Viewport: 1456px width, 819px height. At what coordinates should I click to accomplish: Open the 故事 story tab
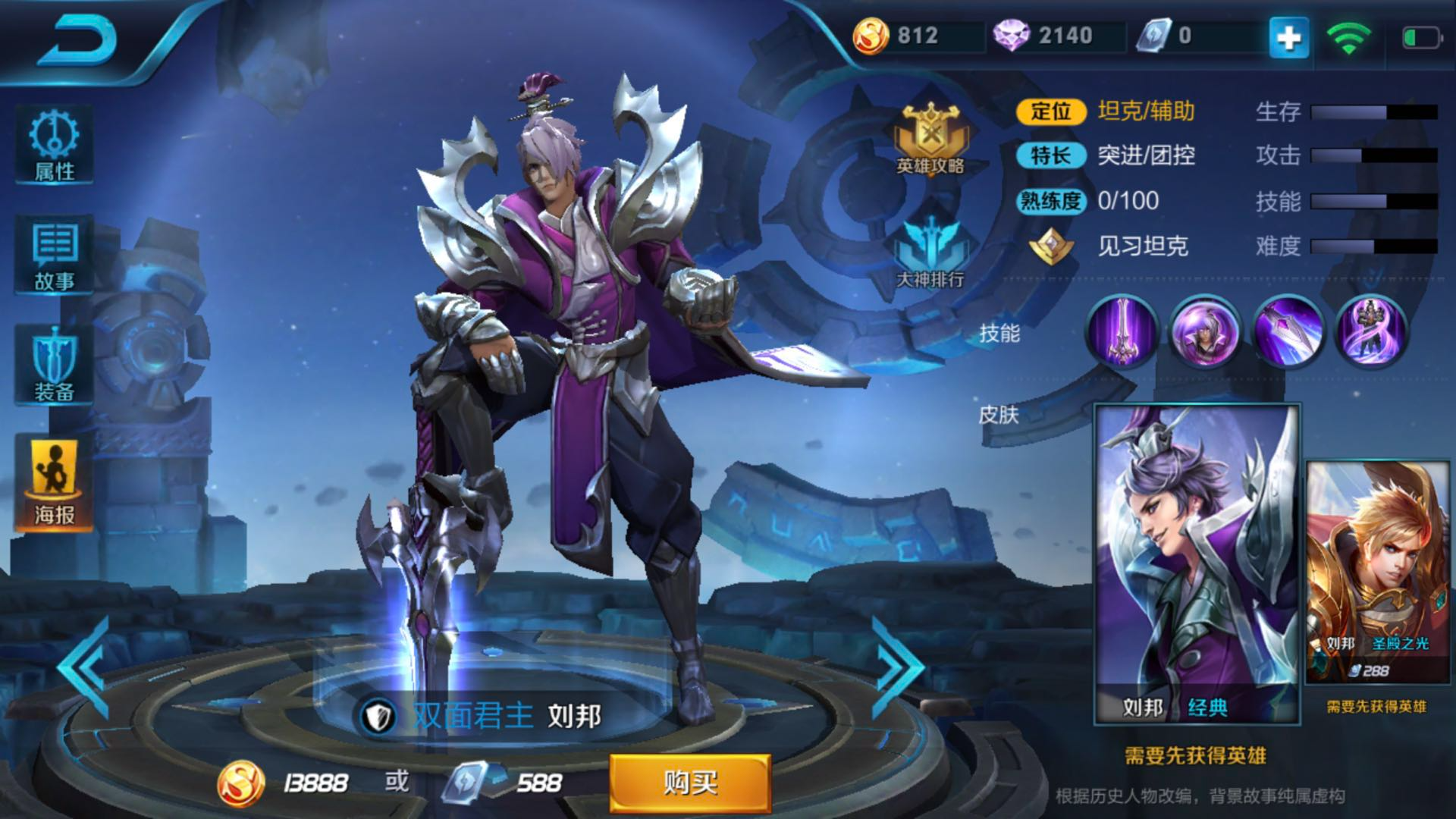click(x=55, y=256)
